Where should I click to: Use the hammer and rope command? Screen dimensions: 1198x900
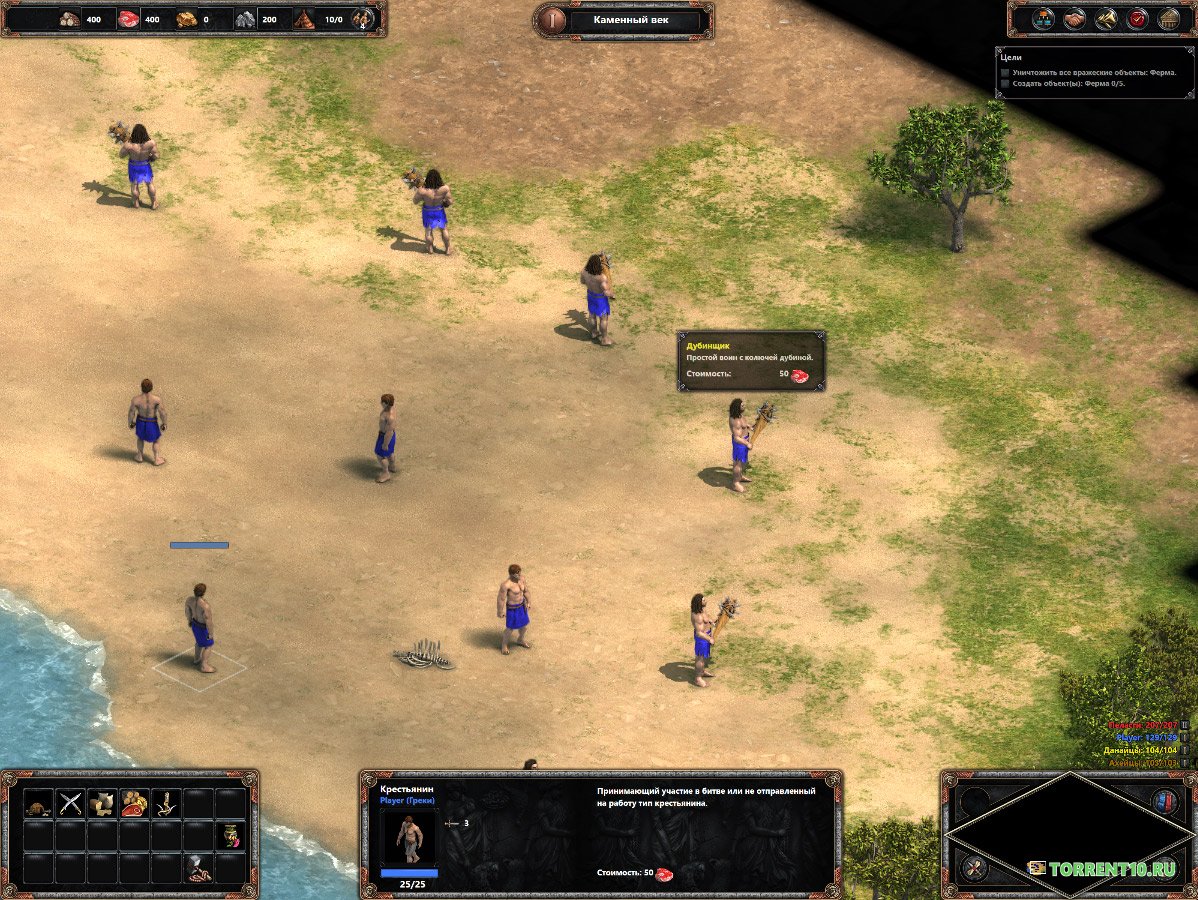point(197,867)
